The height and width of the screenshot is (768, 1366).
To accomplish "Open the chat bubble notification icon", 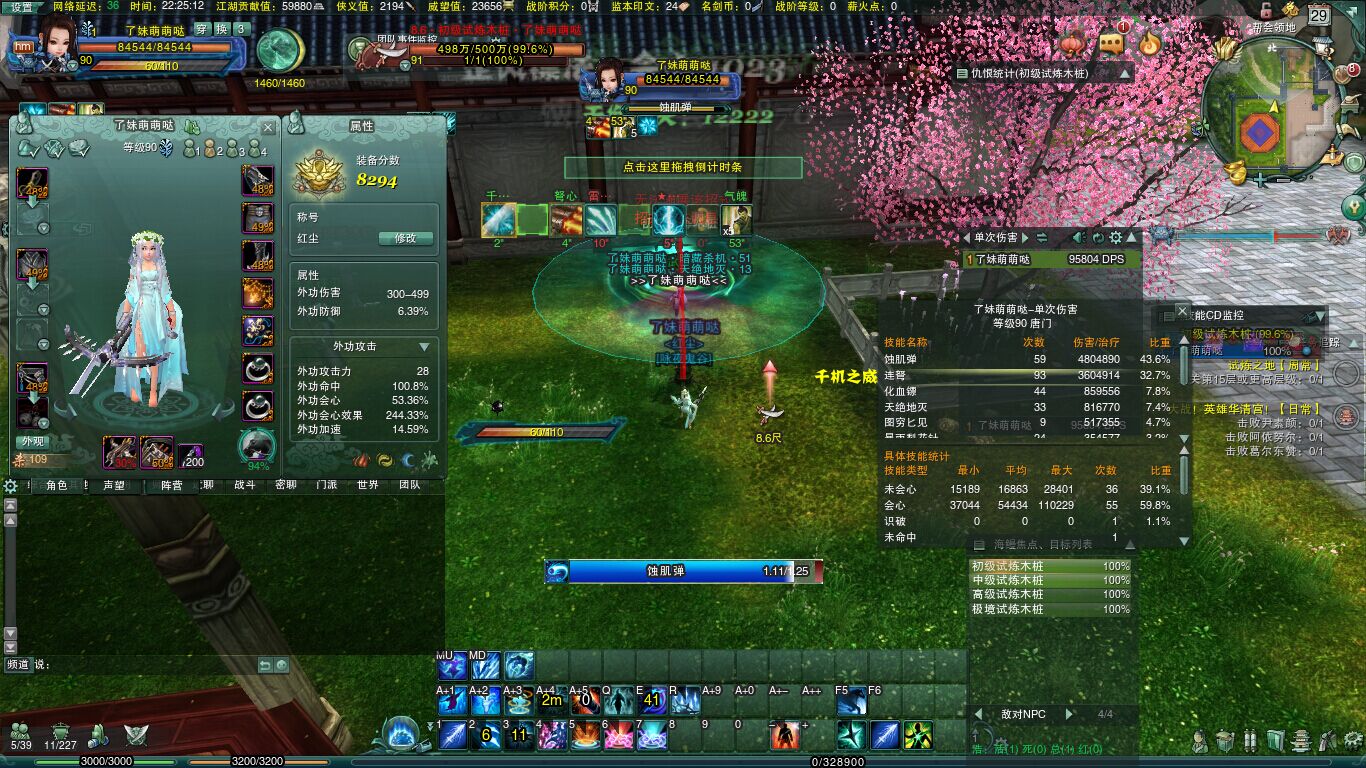I will pos(1111,43).
